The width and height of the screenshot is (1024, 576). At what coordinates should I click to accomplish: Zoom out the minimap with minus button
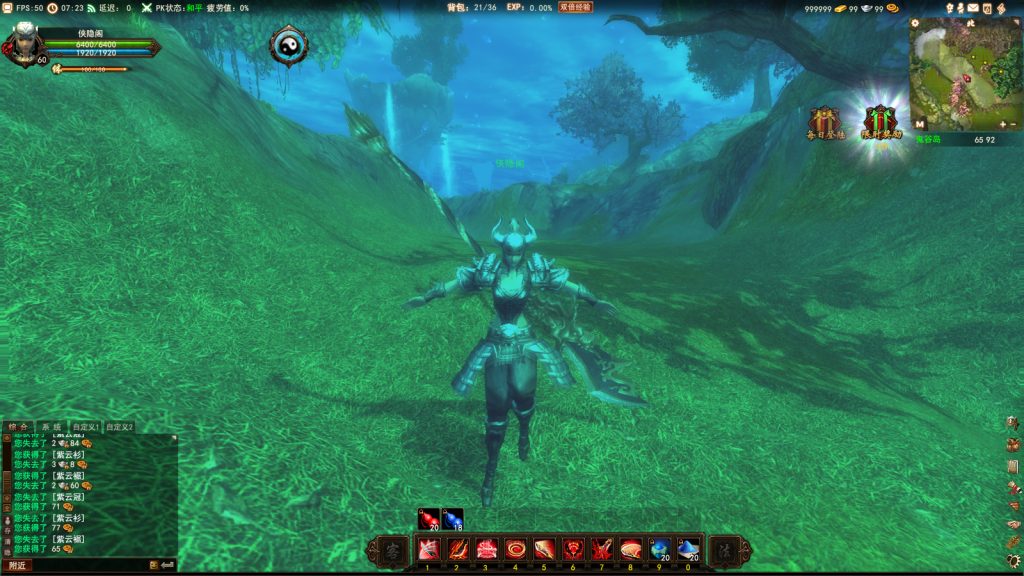point(1014,124)
